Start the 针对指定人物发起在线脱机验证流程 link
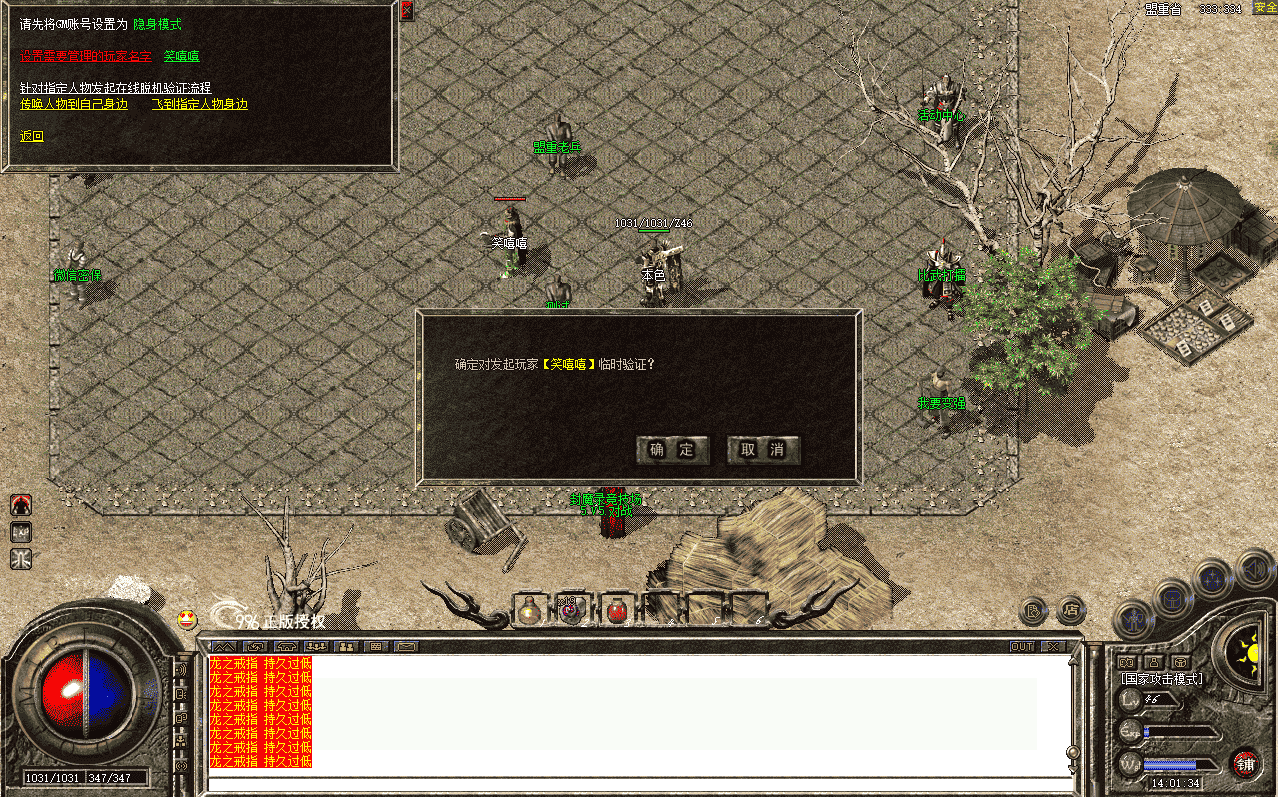 click(x=116, y=88)
